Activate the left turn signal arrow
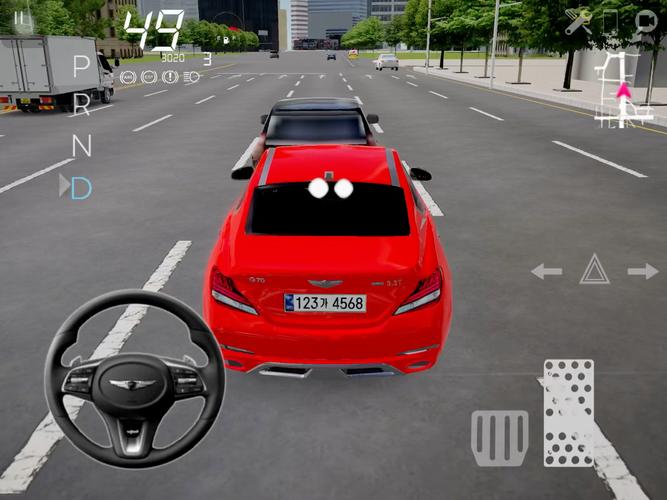The width and height of the screenshot is (667, 500). coord(546,271)
